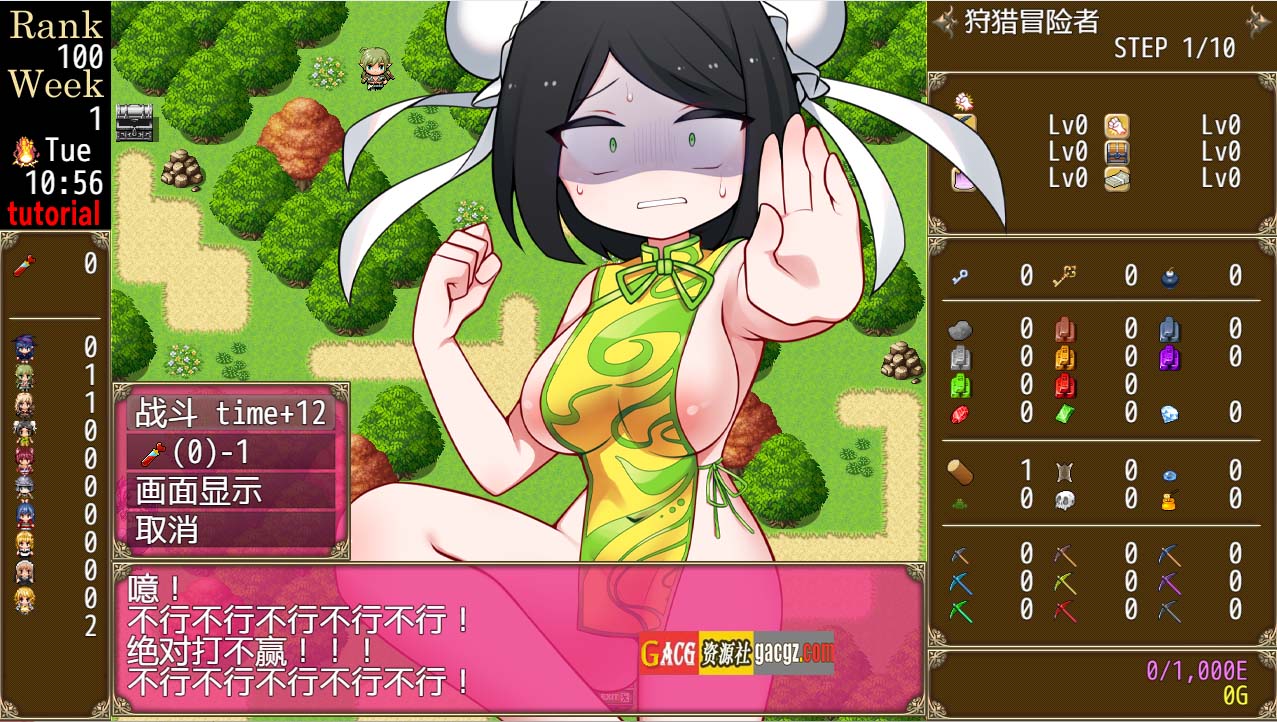Choose the 战斗 time+12 battle option
Screen dimensions: 1277x722
(231, 414)
